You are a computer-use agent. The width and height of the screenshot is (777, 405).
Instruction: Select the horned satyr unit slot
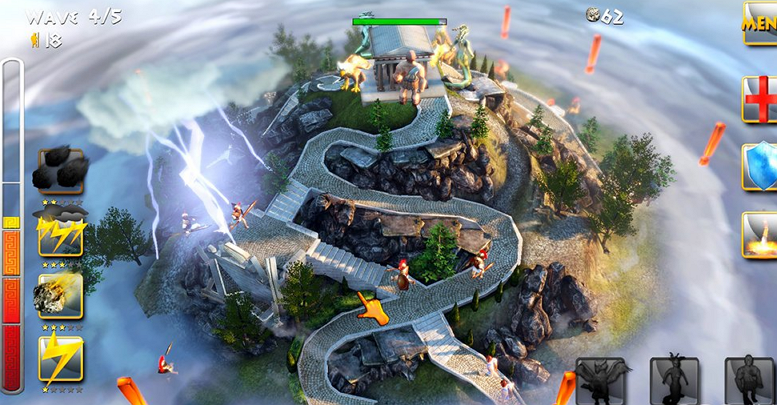[x=675, y=382]
